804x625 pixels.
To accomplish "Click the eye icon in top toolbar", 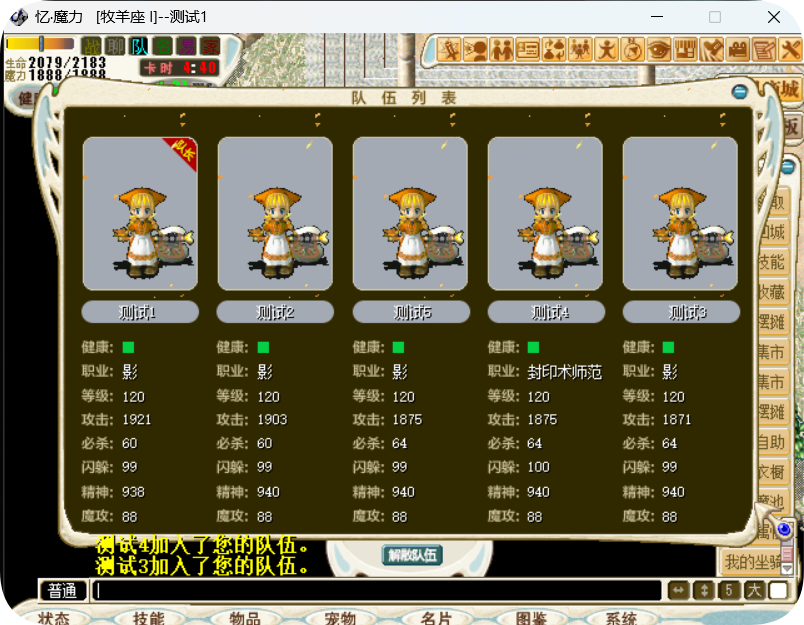I will point(659,48).
